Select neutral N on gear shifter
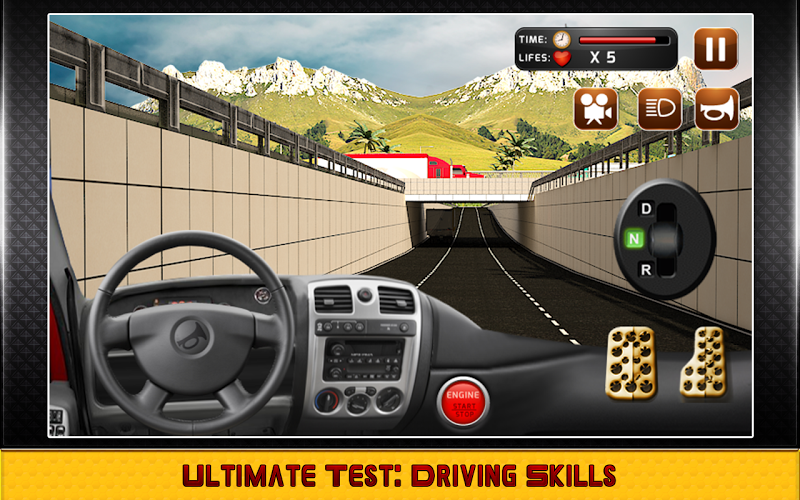Screen dimensions: 800x500 point(632,238)
